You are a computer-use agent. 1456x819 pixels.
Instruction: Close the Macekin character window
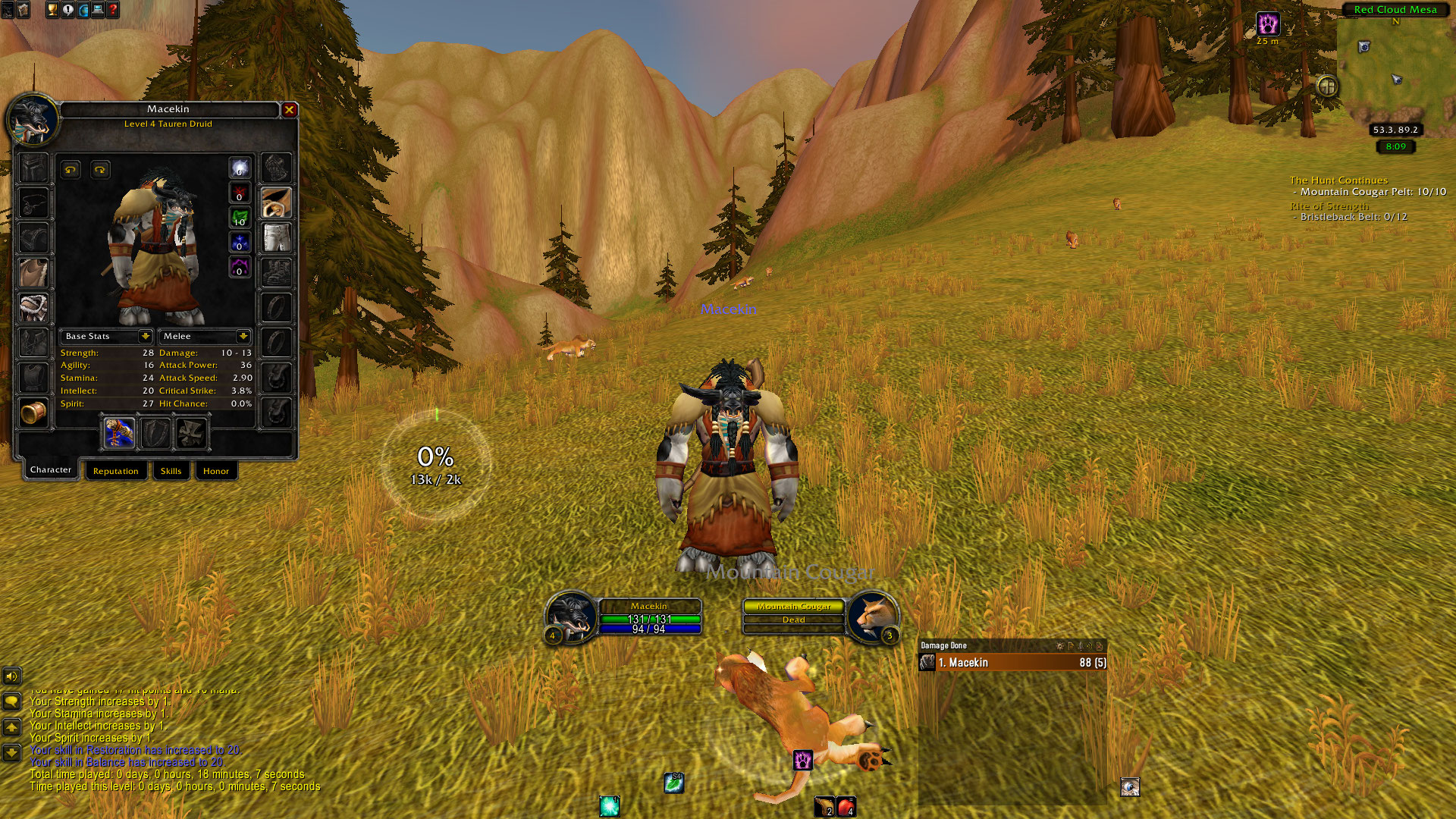289,110
